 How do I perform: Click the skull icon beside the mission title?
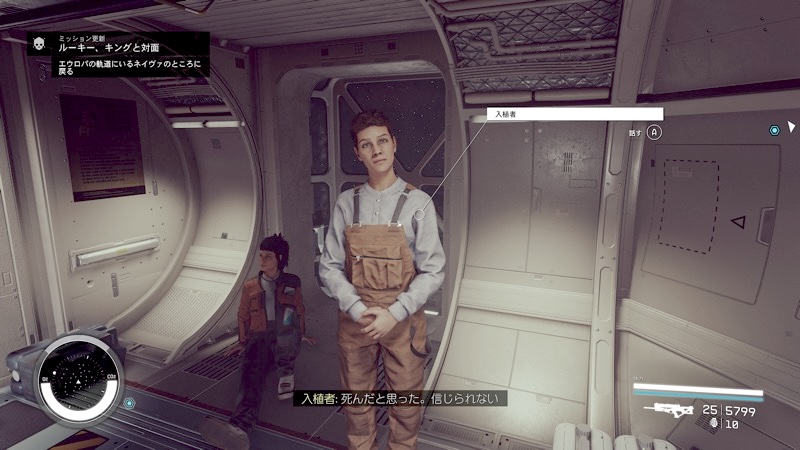pos(40,43)
